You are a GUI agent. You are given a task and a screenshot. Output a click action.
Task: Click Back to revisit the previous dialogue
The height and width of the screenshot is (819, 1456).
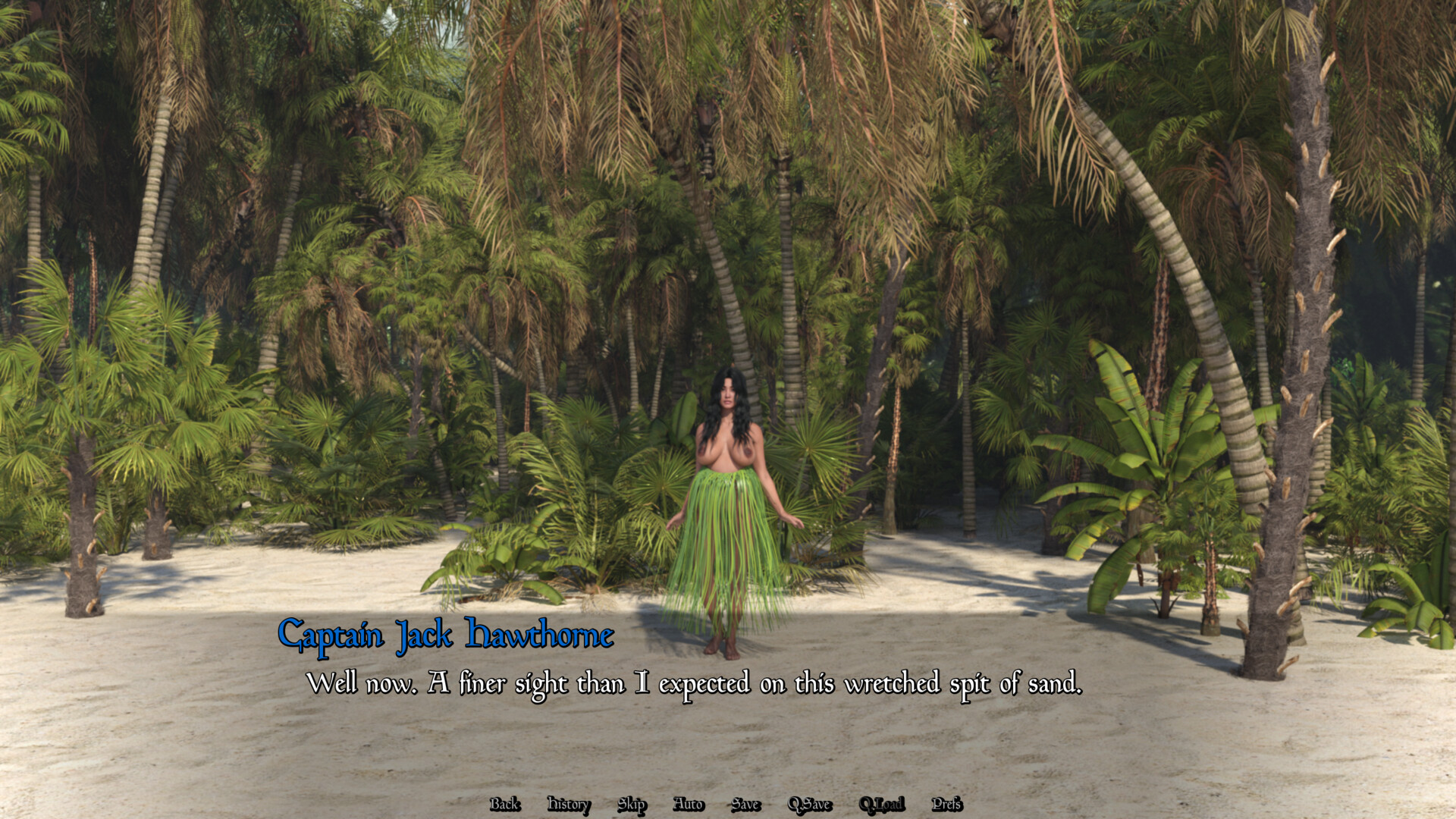505,804
